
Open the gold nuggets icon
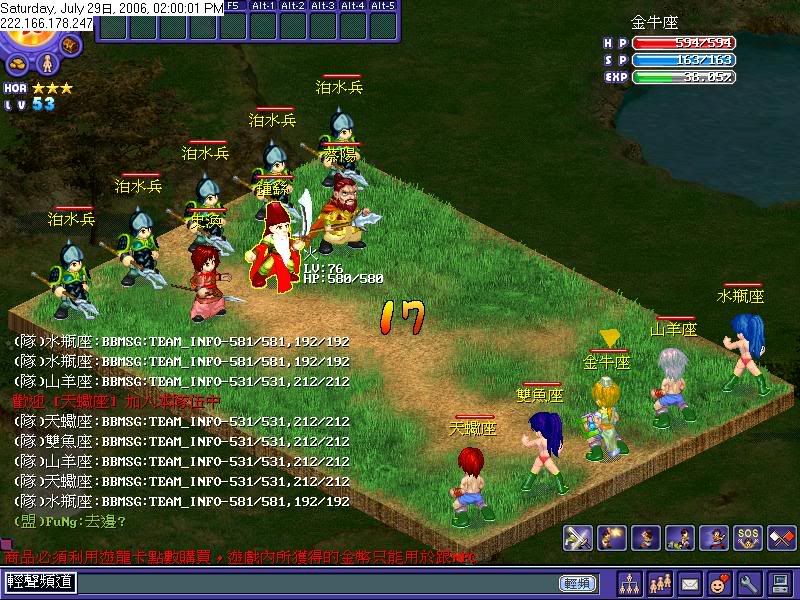point(18,65)
